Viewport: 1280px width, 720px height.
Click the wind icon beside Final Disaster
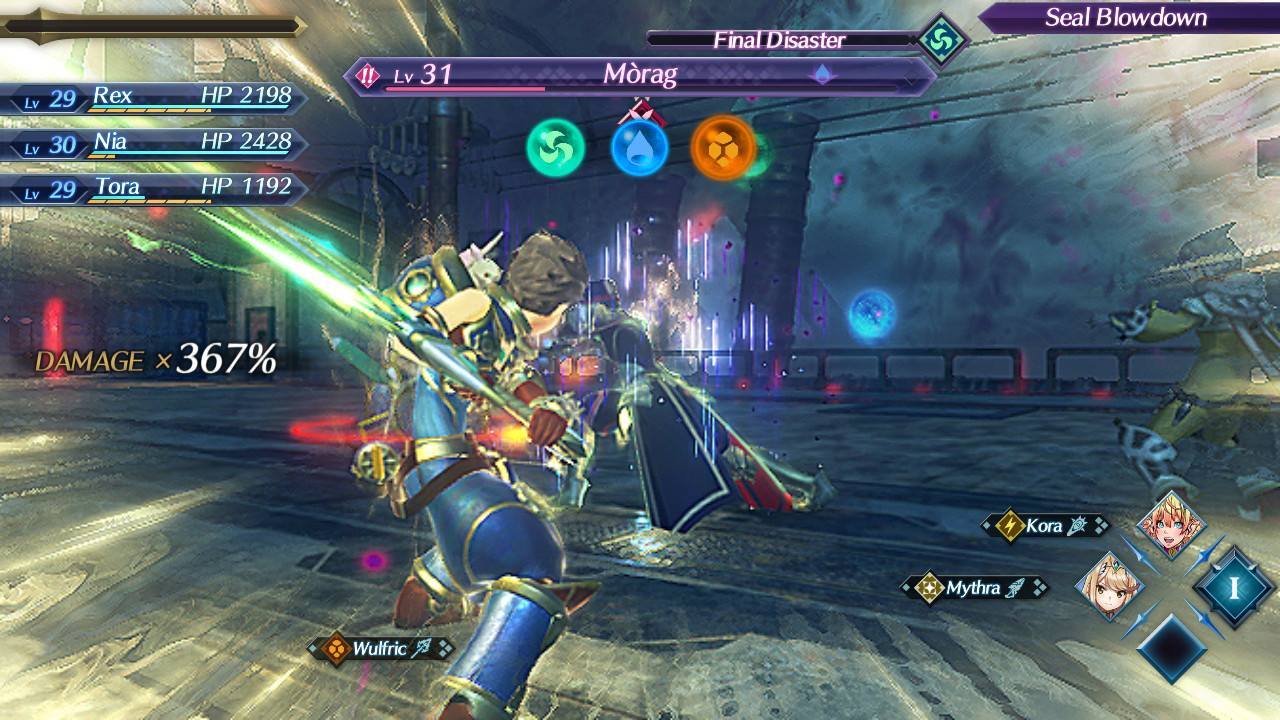(x=940, y=40)
